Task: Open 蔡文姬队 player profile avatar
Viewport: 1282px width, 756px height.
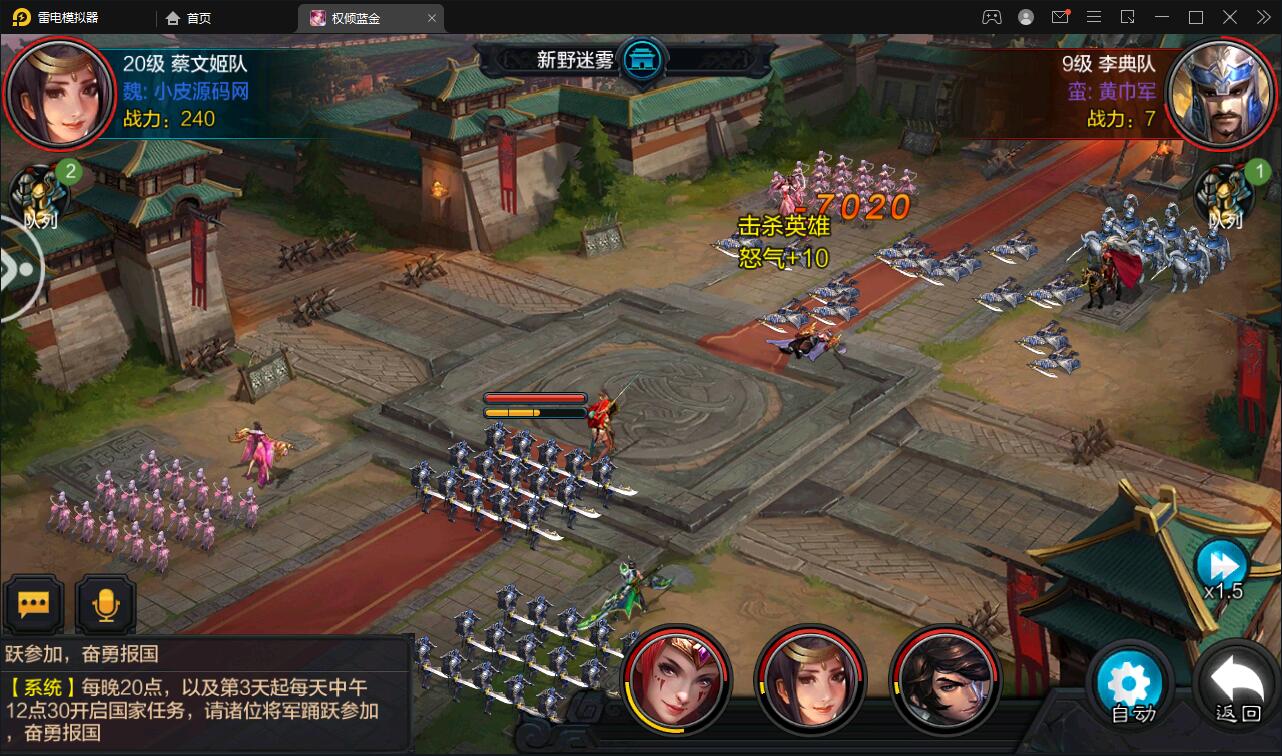Action: 60,93
